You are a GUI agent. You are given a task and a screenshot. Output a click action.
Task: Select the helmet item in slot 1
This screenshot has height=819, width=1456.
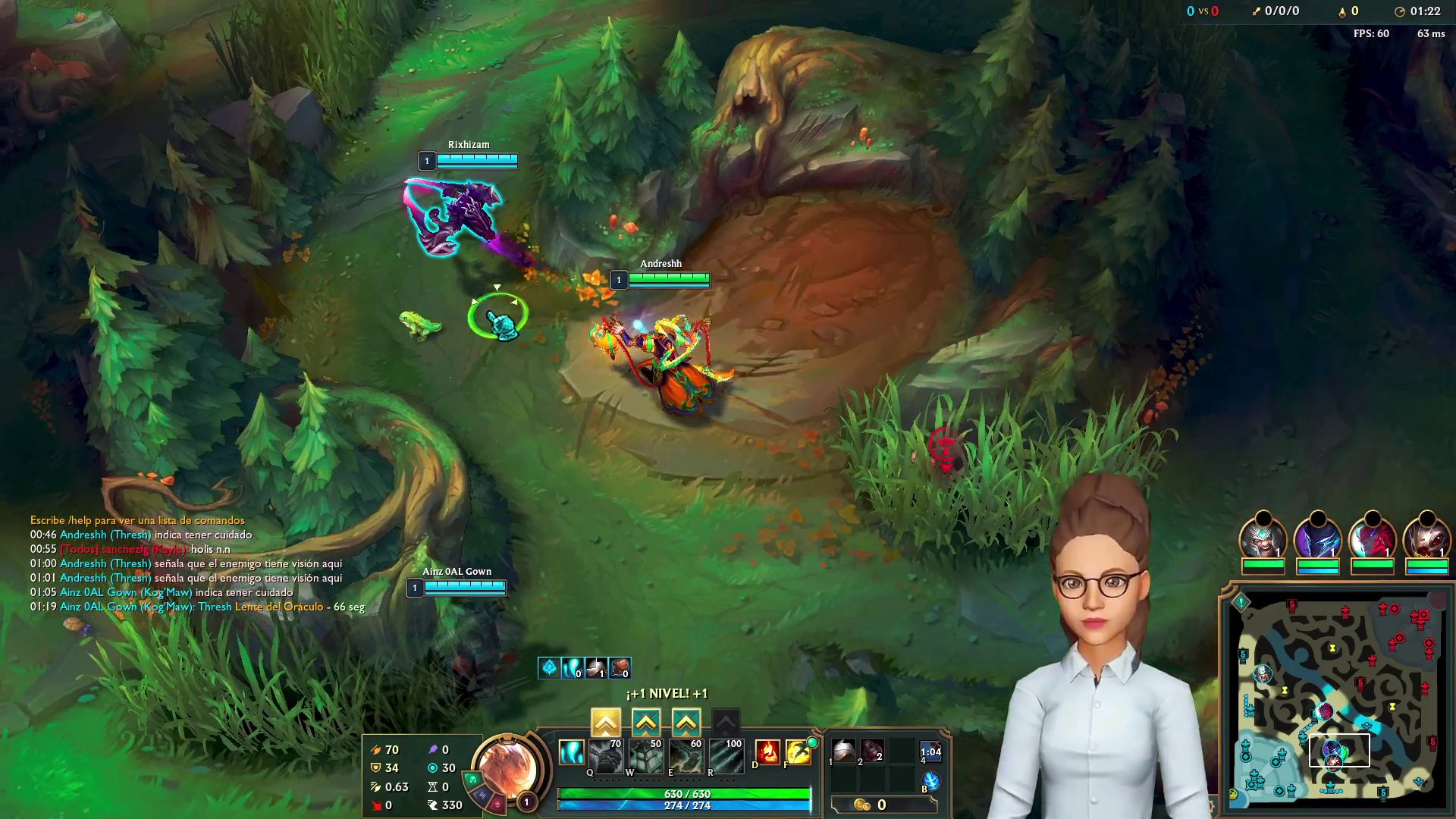(843, 751)
